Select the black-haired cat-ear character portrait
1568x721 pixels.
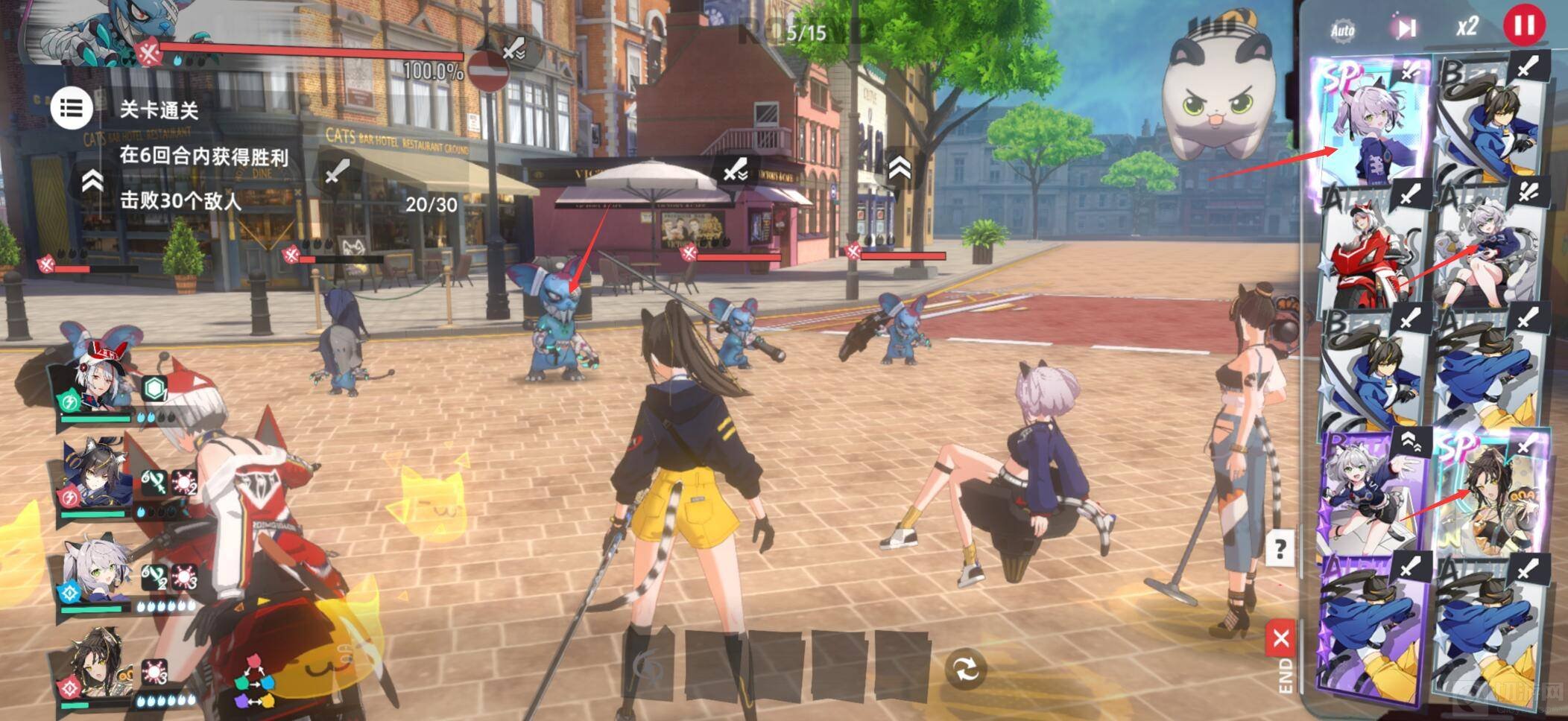95,475
